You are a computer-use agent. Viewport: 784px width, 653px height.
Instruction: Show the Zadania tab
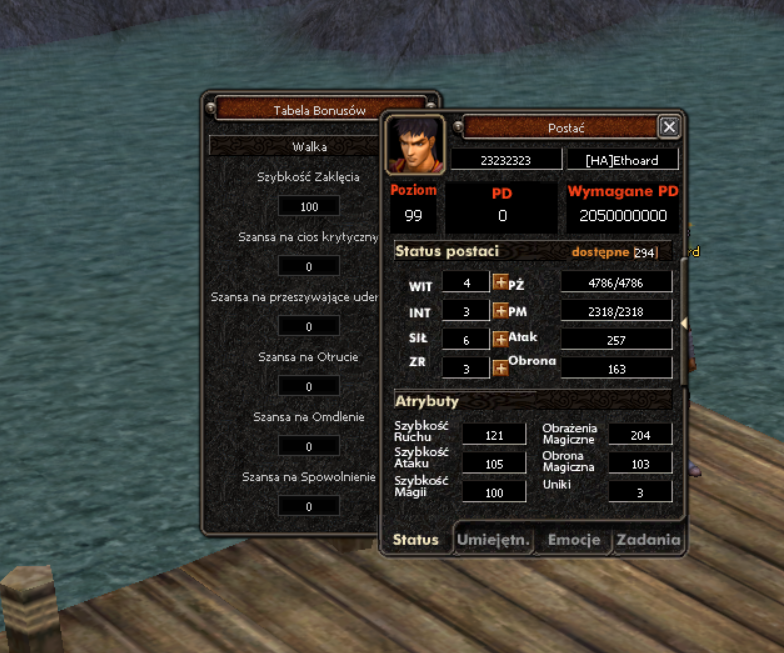648,540
